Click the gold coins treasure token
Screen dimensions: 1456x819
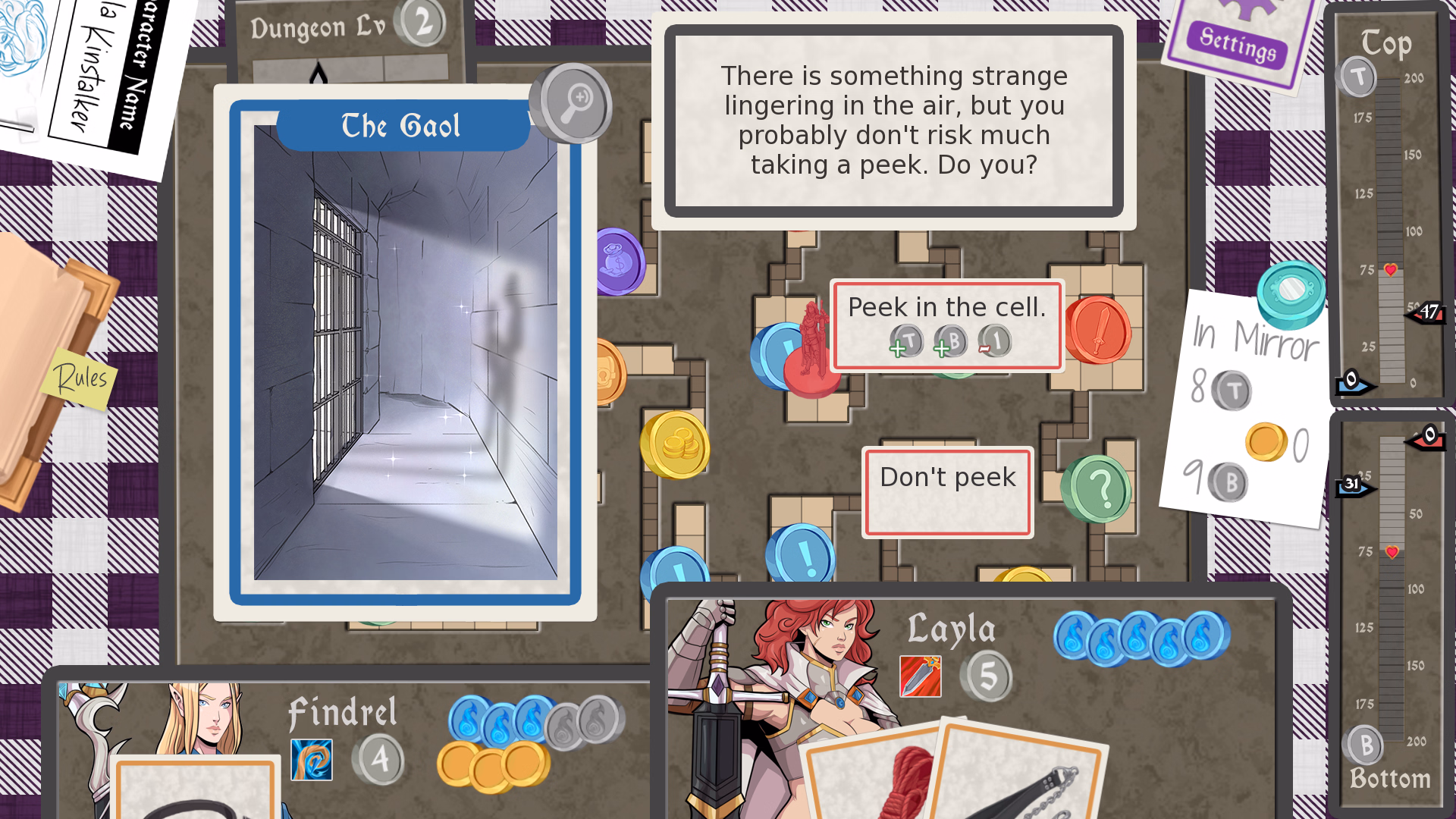675,445
